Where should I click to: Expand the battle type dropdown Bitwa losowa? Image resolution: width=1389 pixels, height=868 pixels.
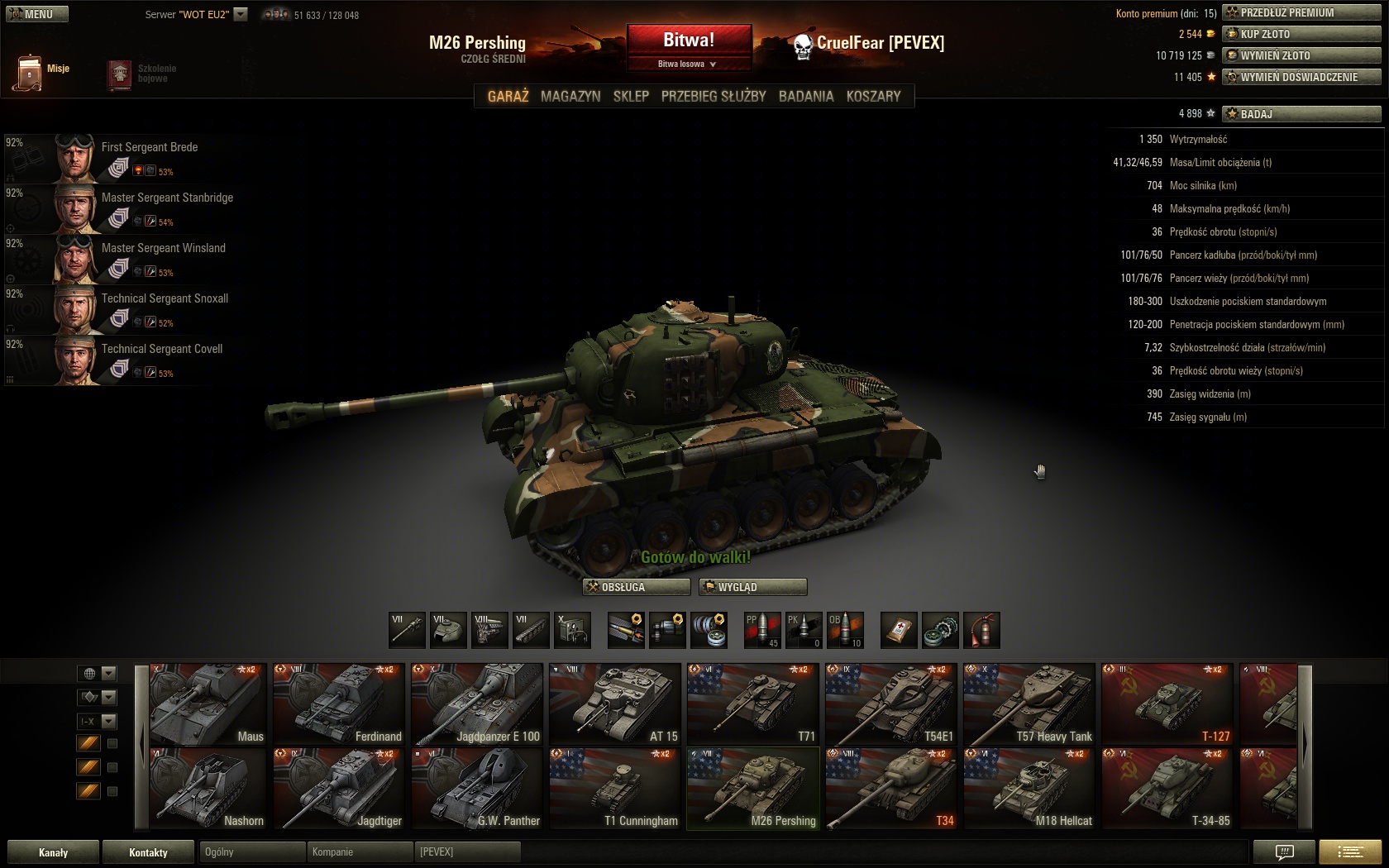tap(688, 64)
